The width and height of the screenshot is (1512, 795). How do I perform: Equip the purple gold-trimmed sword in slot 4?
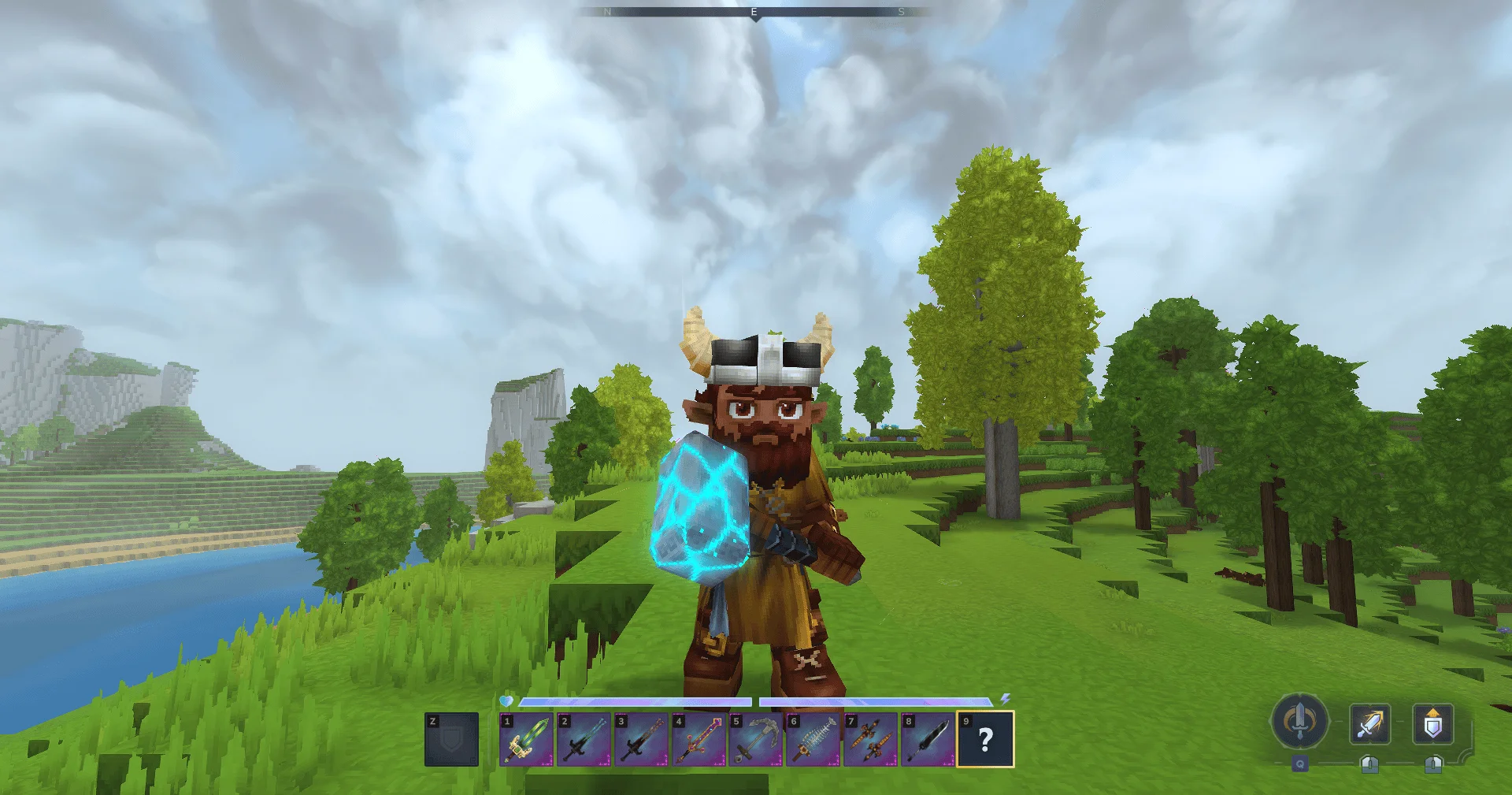click(699, 740)
